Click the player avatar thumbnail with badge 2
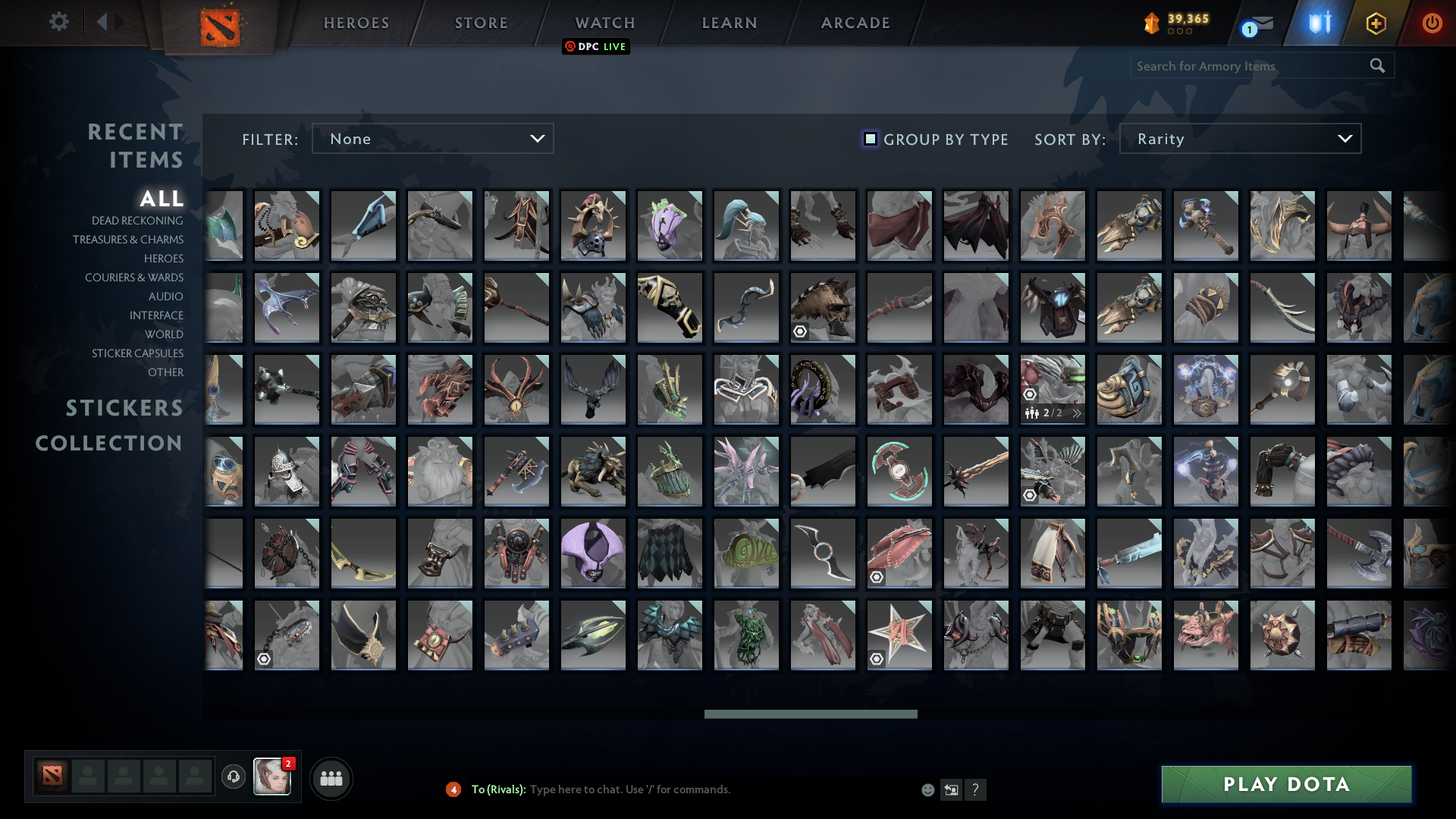The height and width of the screenshot is (819, 1456). (x=272, y=777)
